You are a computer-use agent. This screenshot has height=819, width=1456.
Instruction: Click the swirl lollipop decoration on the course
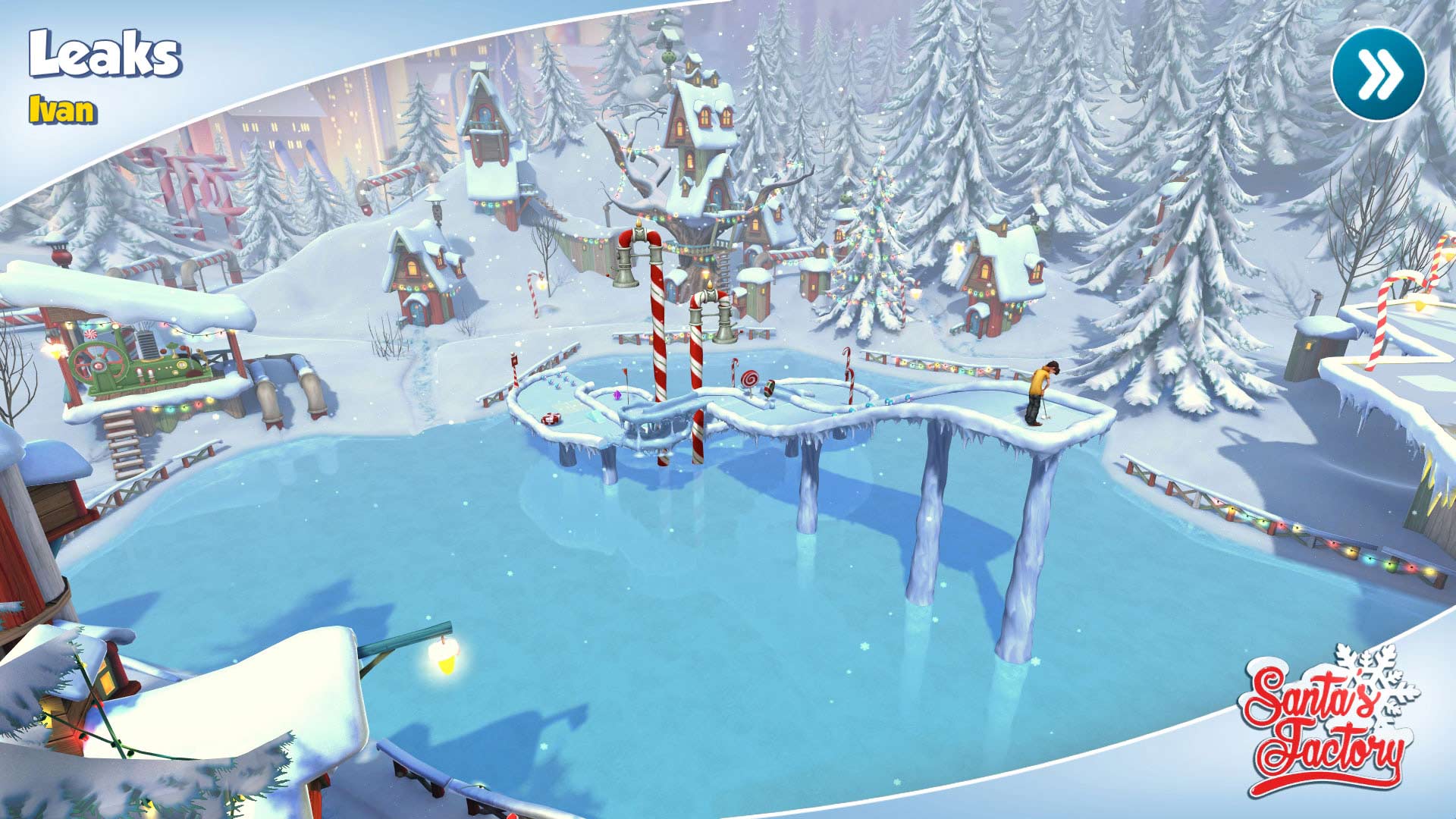point(751,379)
